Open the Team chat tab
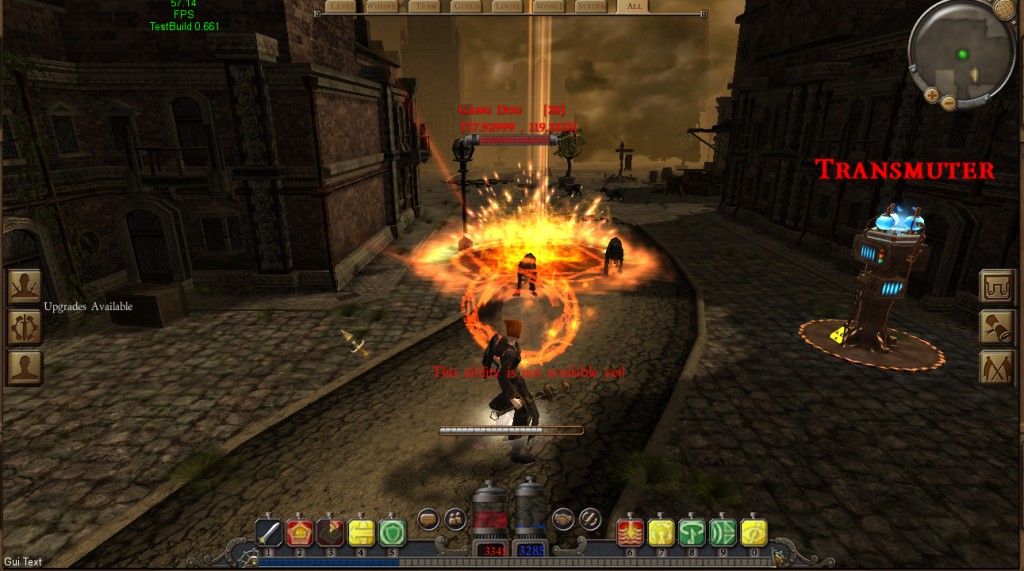This screenshot has height=571, width=1024. pyautogui.click(x=422, y=7)
